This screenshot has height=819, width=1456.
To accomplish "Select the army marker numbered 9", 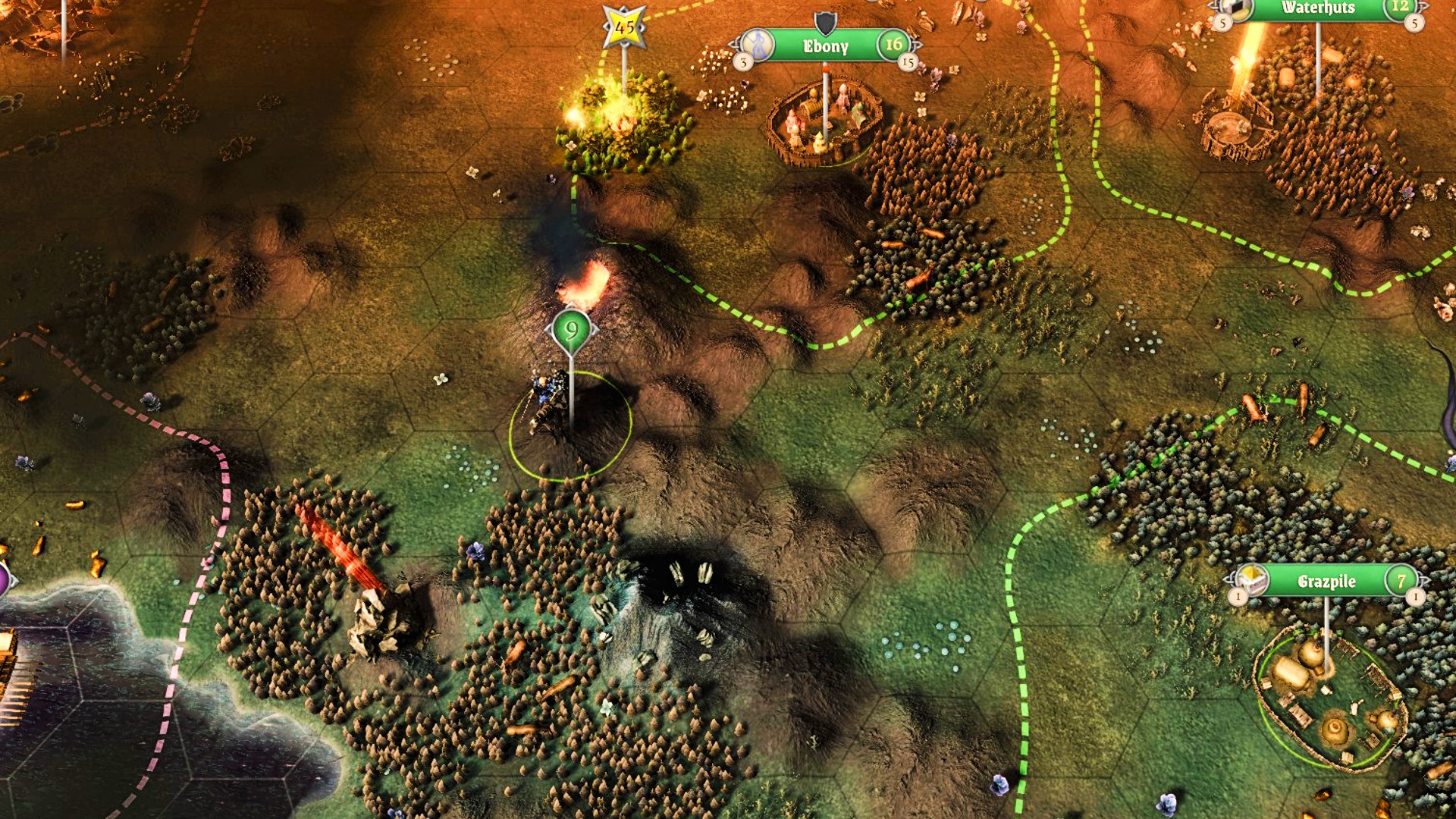I will (x=571, y=331).
